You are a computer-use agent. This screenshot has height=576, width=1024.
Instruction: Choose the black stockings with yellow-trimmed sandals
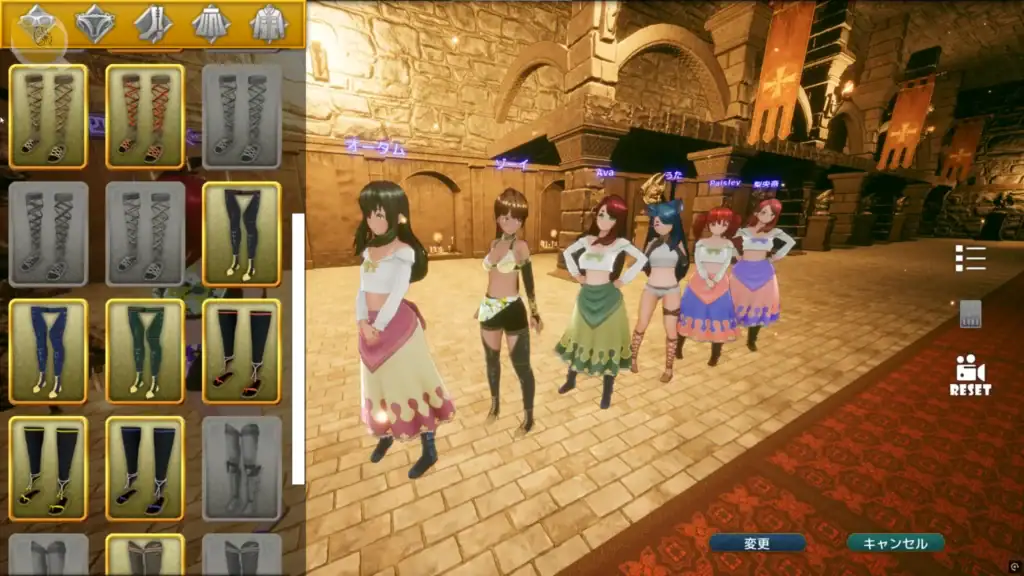click(48, 468)
